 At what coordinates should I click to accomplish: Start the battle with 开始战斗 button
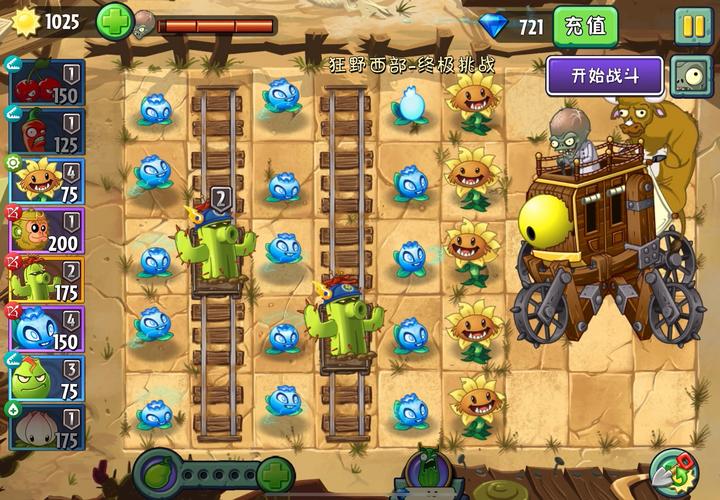click(x=604, y=75)
